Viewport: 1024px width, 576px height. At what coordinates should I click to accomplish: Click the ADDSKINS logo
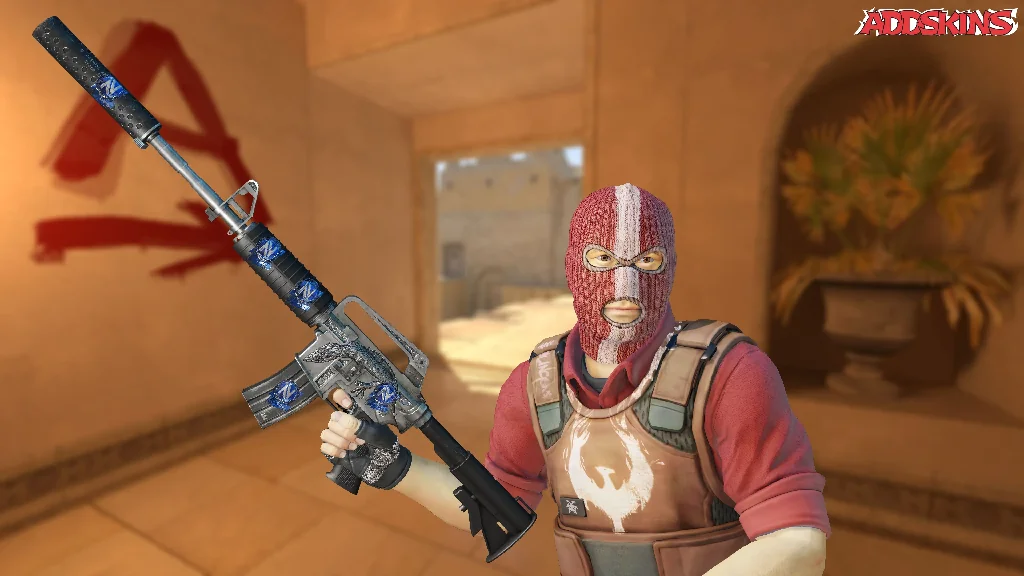click(x=936, y=22)
